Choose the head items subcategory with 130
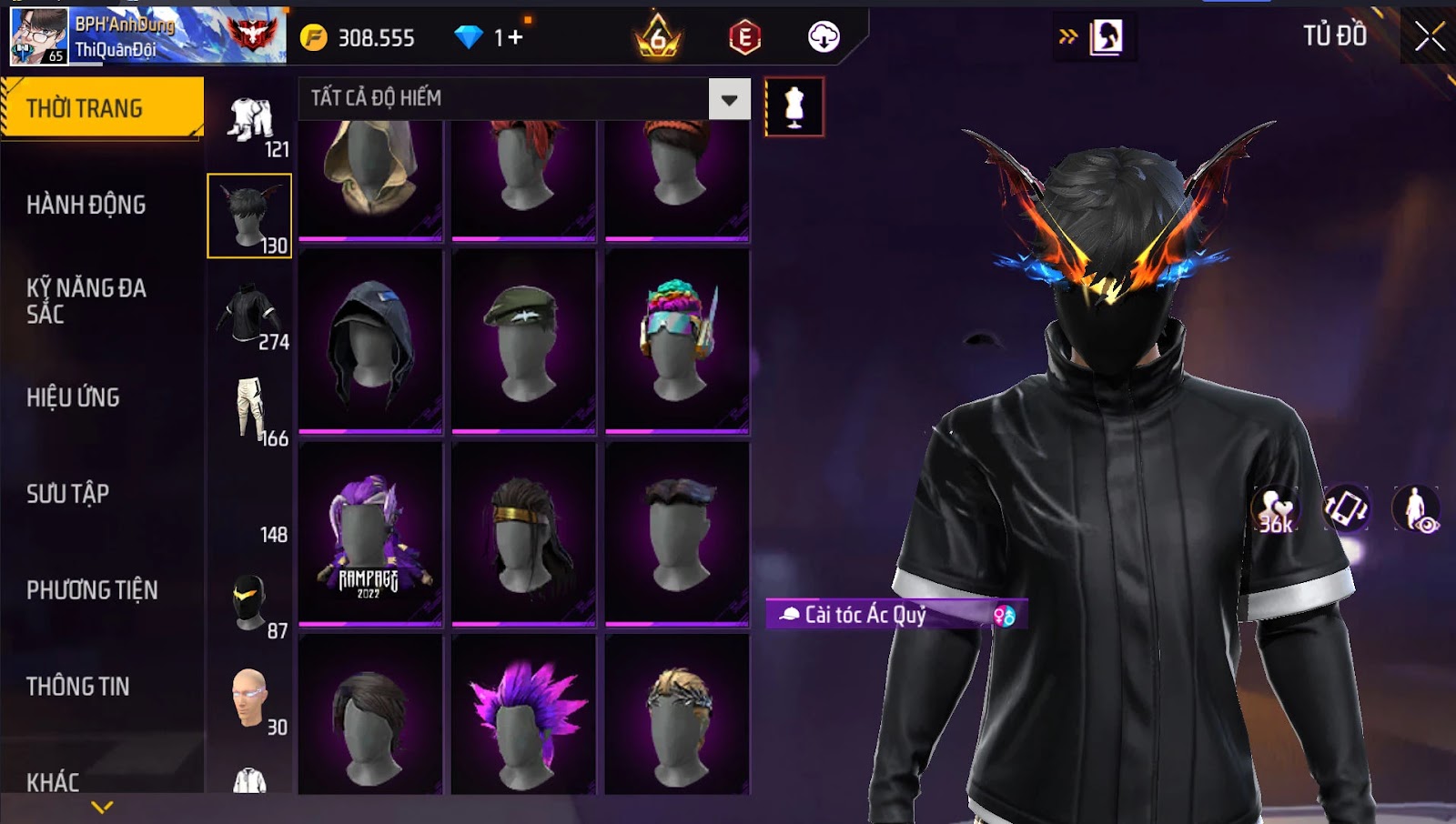The height and width of the screenshot is (824, 1456). pos(249,216)
